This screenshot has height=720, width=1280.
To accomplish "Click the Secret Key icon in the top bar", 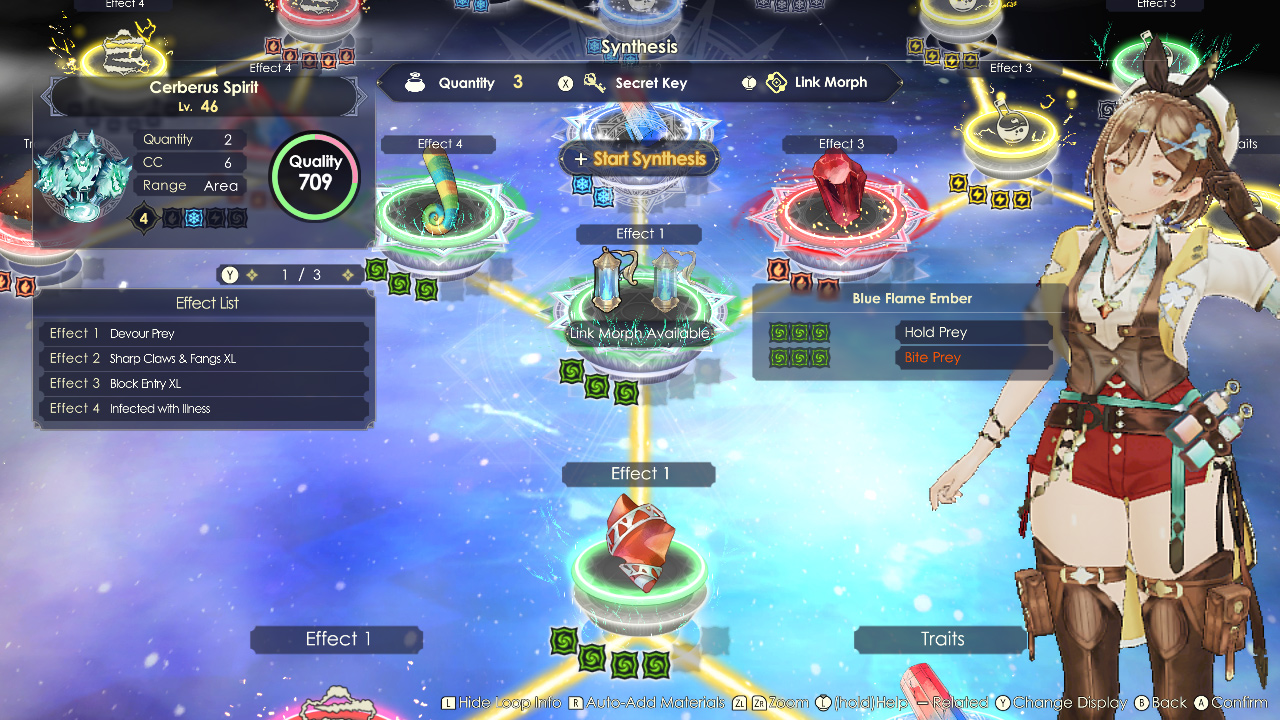I will coord(595,83).
